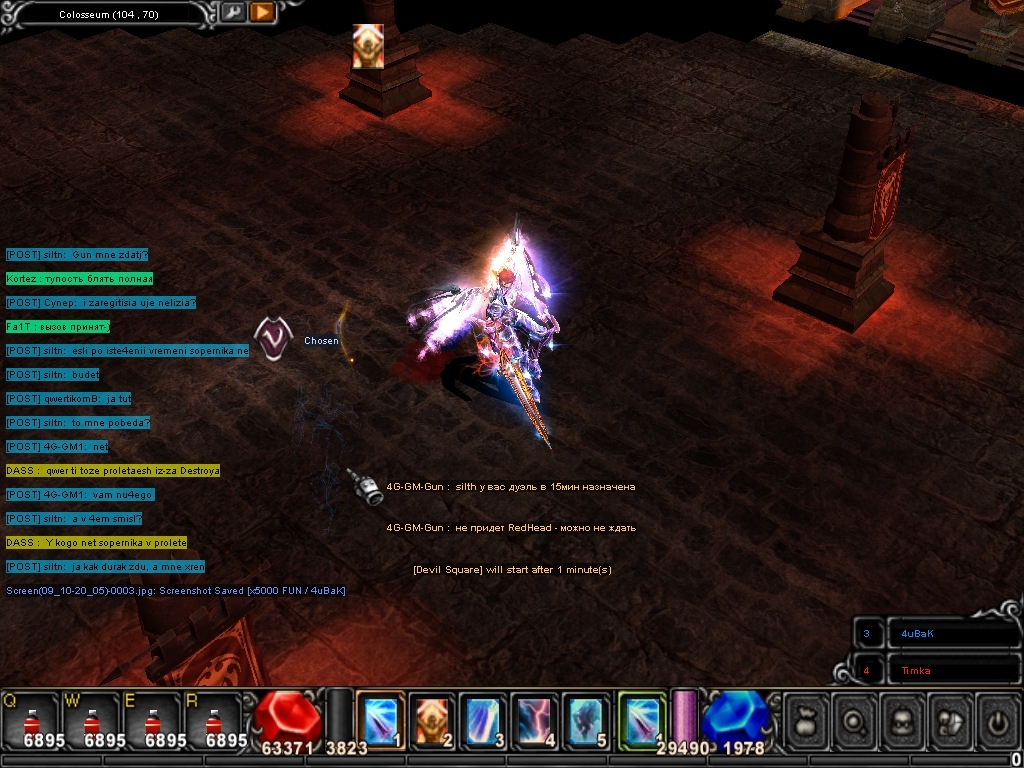1024x768 pixels.
Task: Click the menu button left of power
Action: (x=949, y=720)
